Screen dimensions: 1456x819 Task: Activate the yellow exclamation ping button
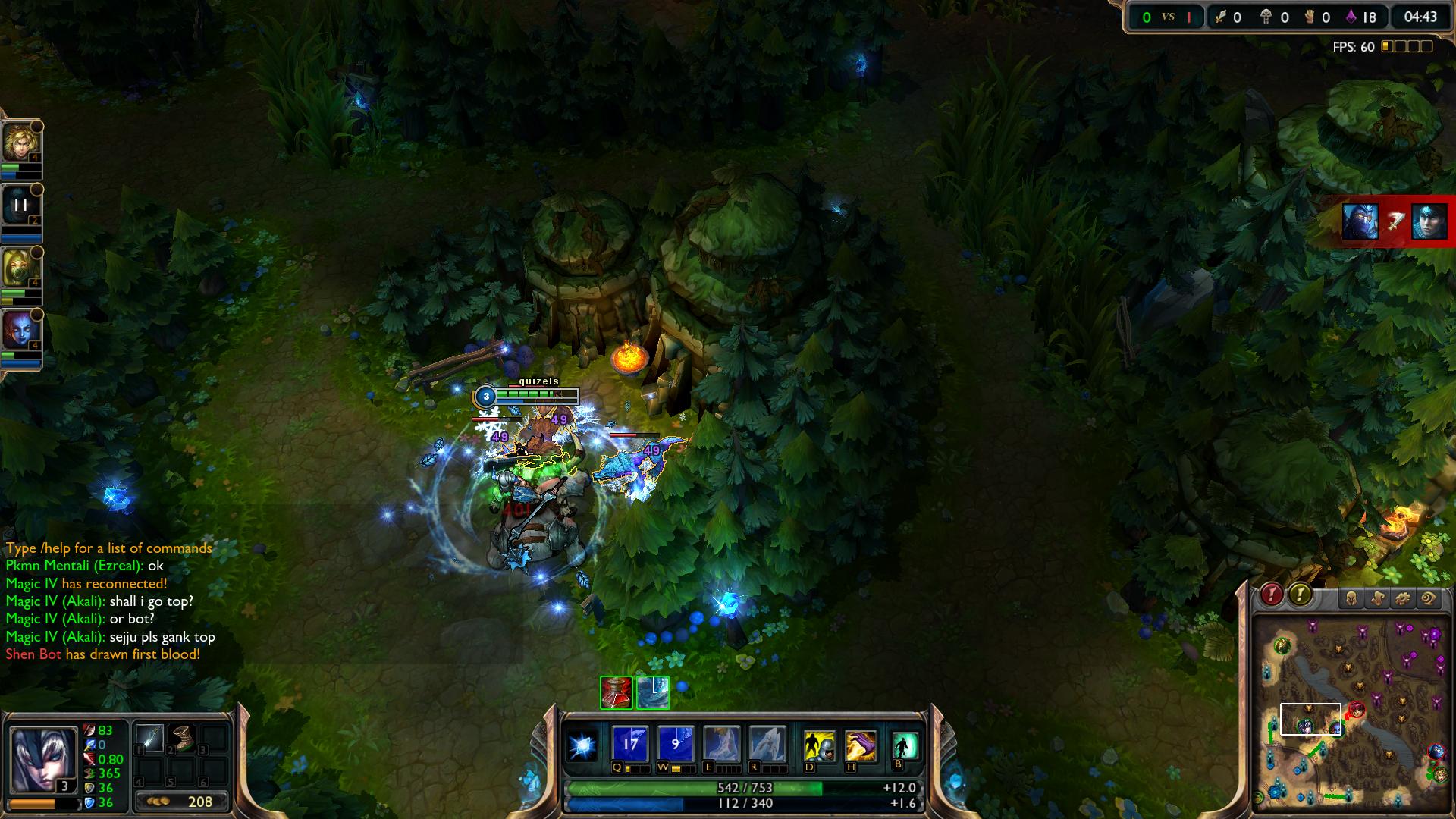(1300, 595)
